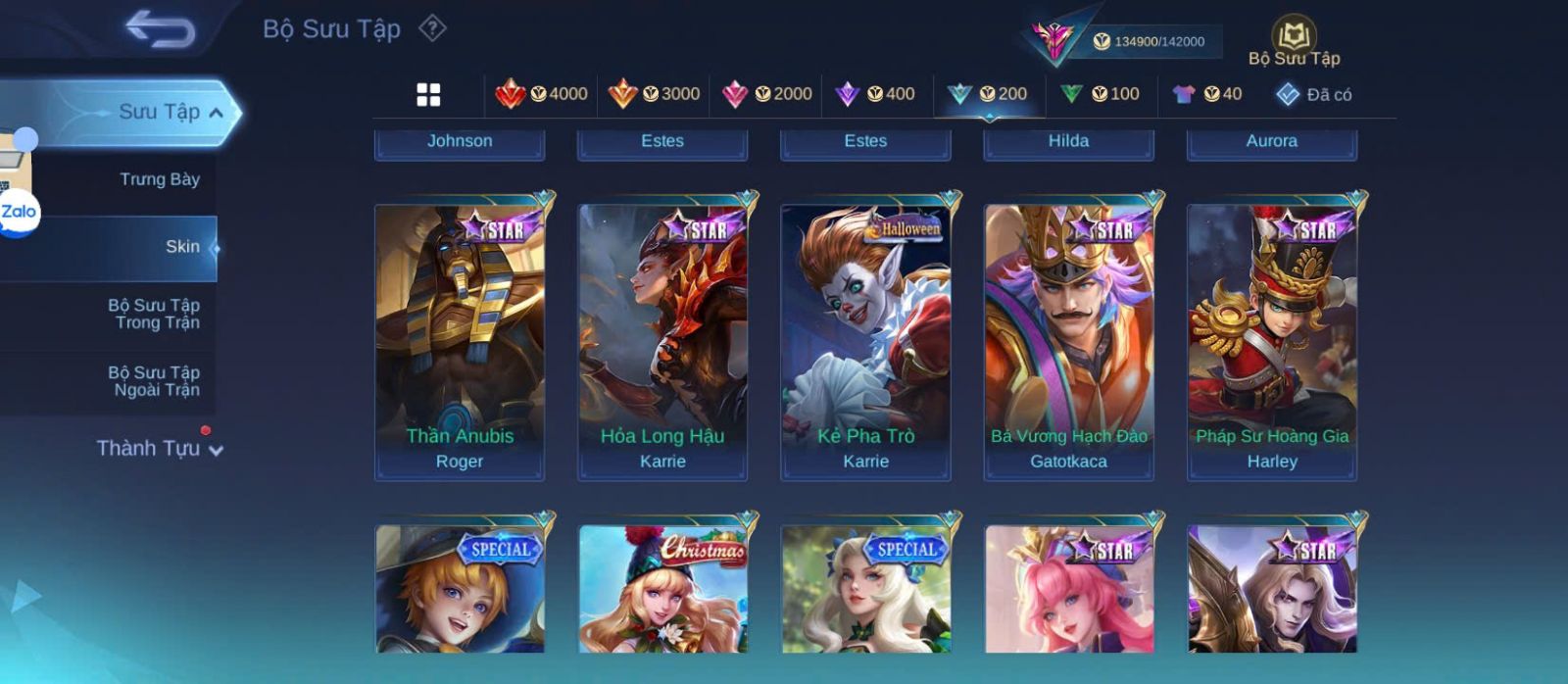Open the collection help question mark
Viewport: 1568px width, 684px height.
pos(432,28)
